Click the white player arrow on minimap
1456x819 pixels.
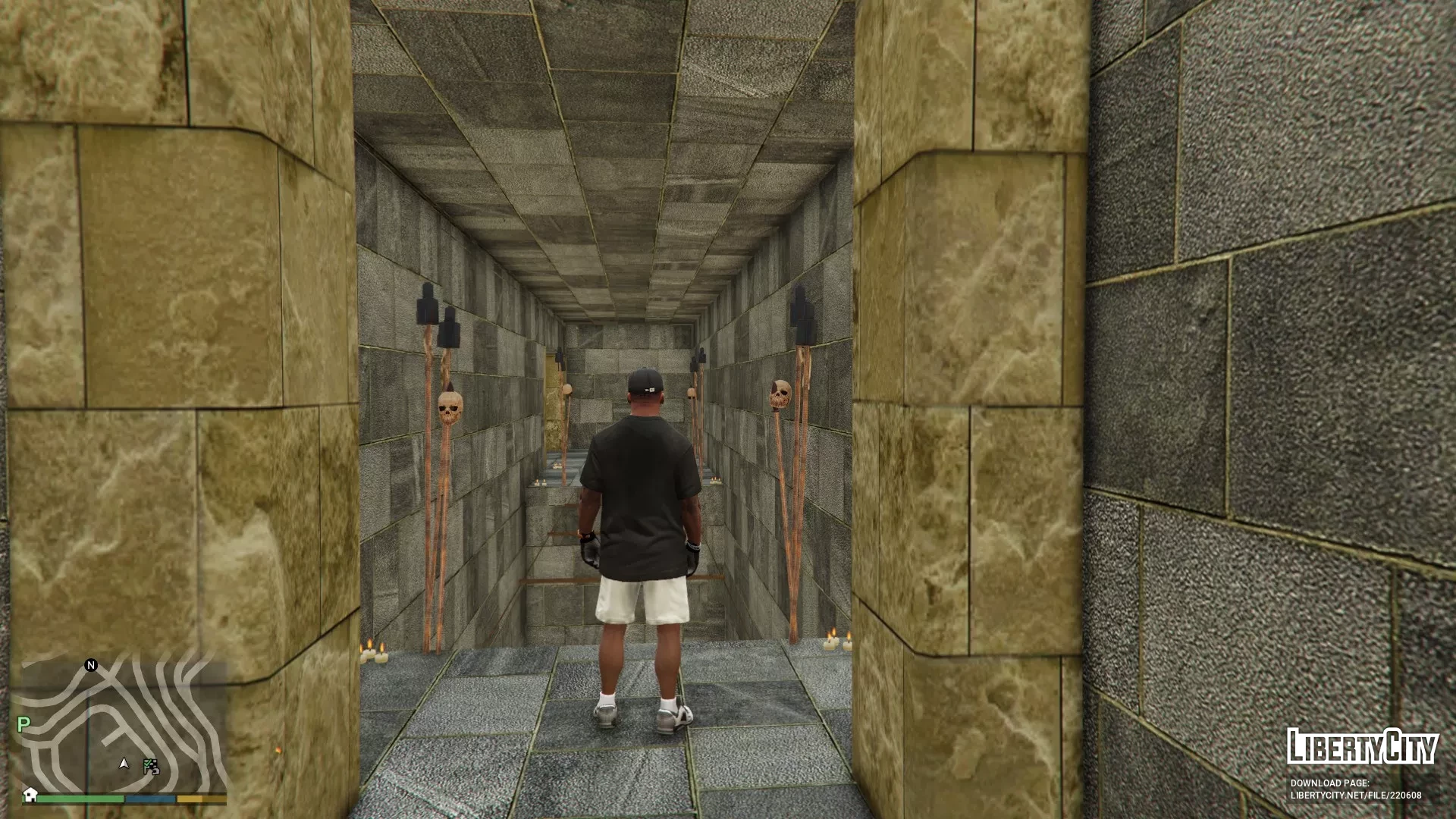click(124, 763)
